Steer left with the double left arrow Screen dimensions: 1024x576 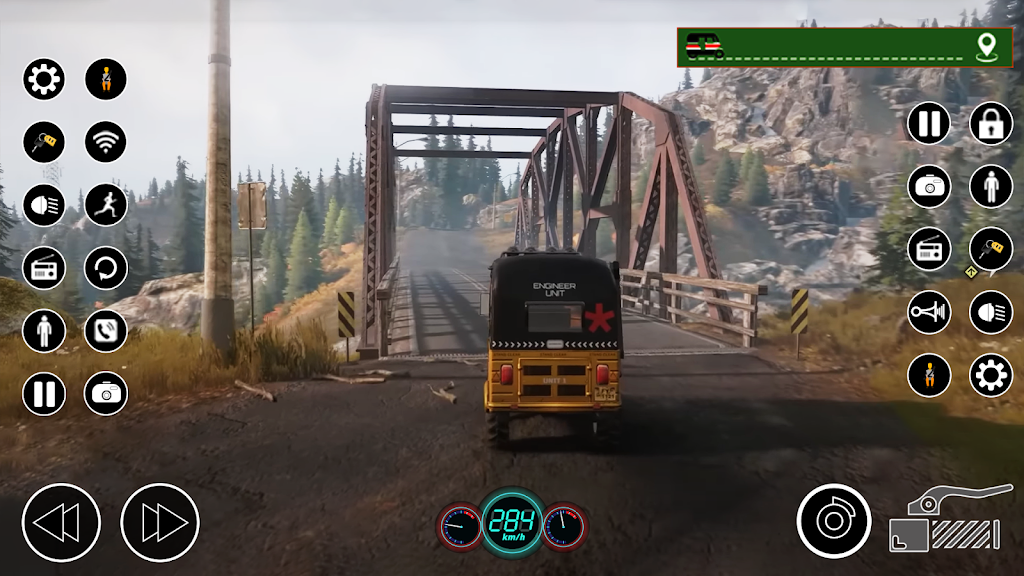pyautogui.click(x=61, y=522)
